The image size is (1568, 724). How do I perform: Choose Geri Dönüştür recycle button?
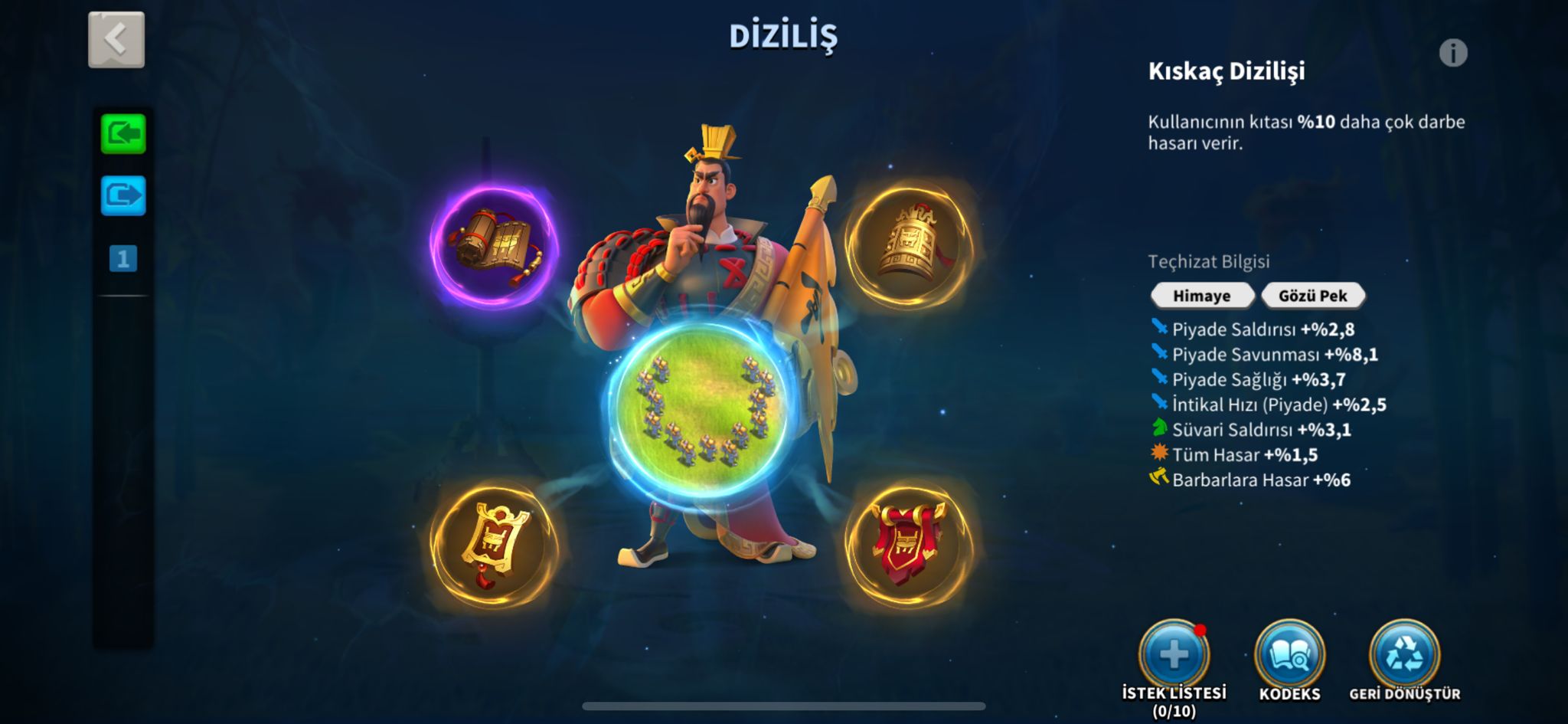[1404, 656]
